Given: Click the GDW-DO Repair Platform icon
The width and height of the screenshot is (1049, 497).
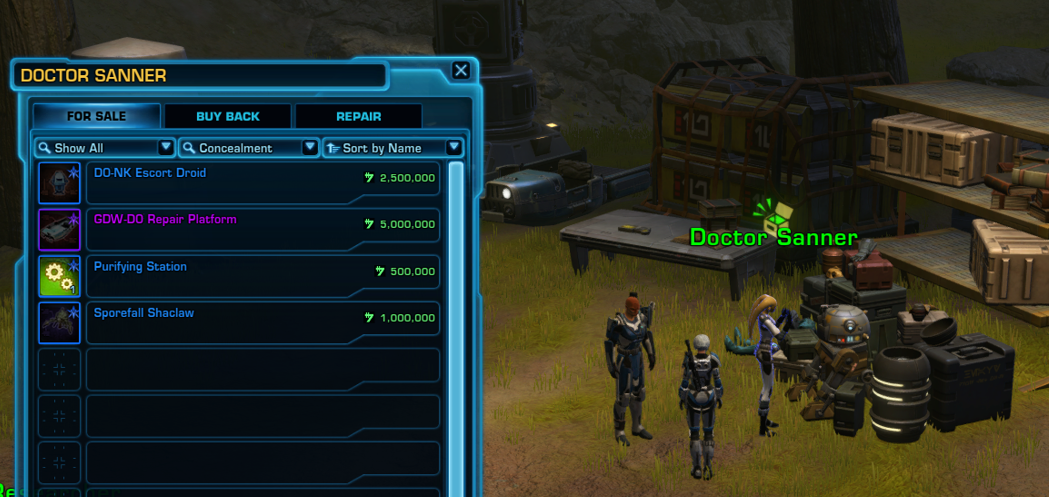Looking at the screenshot, I should [59, 230].
